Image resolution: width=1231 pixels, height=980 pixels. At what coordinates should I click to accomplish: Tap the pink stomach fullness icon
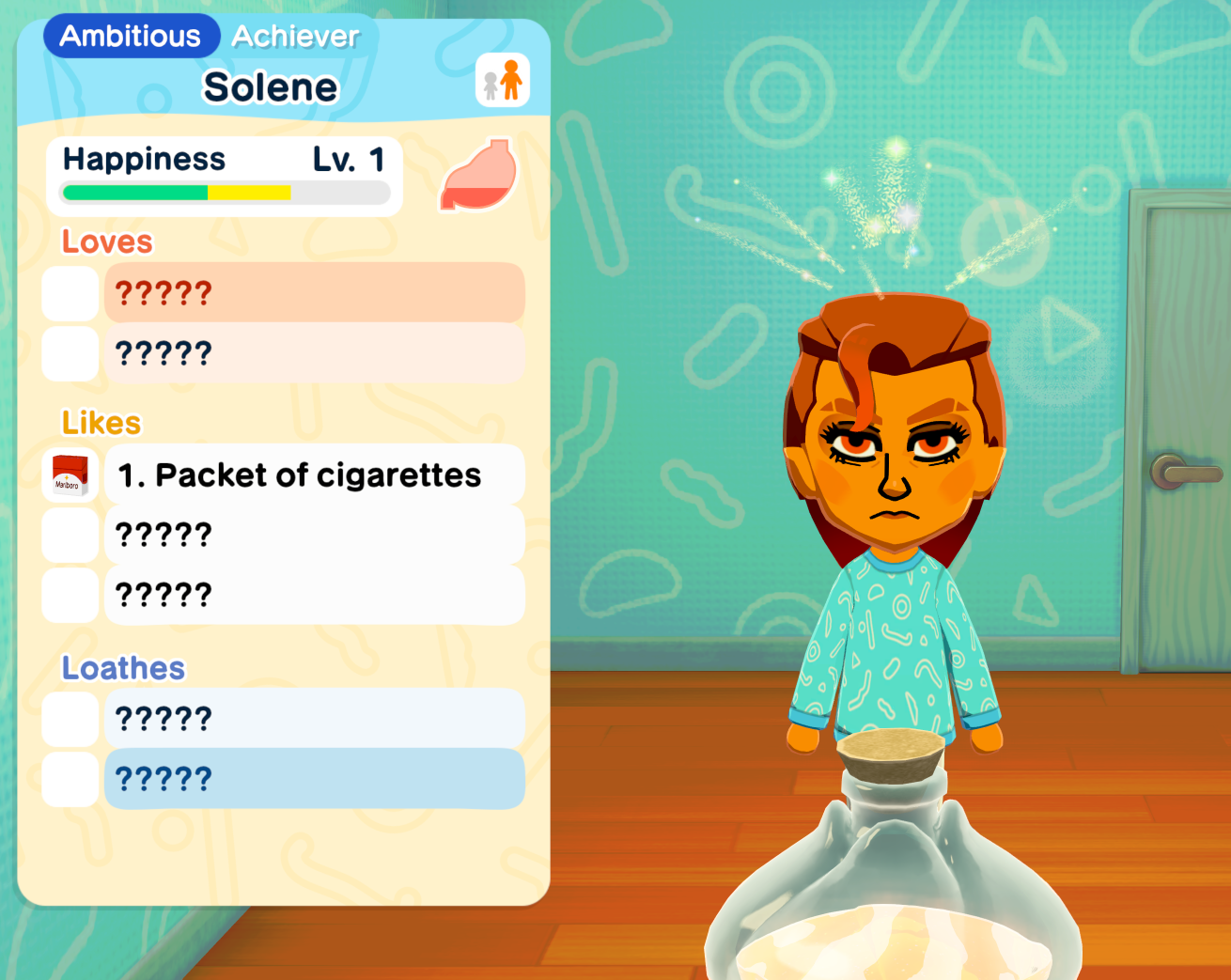pos(479,176)
